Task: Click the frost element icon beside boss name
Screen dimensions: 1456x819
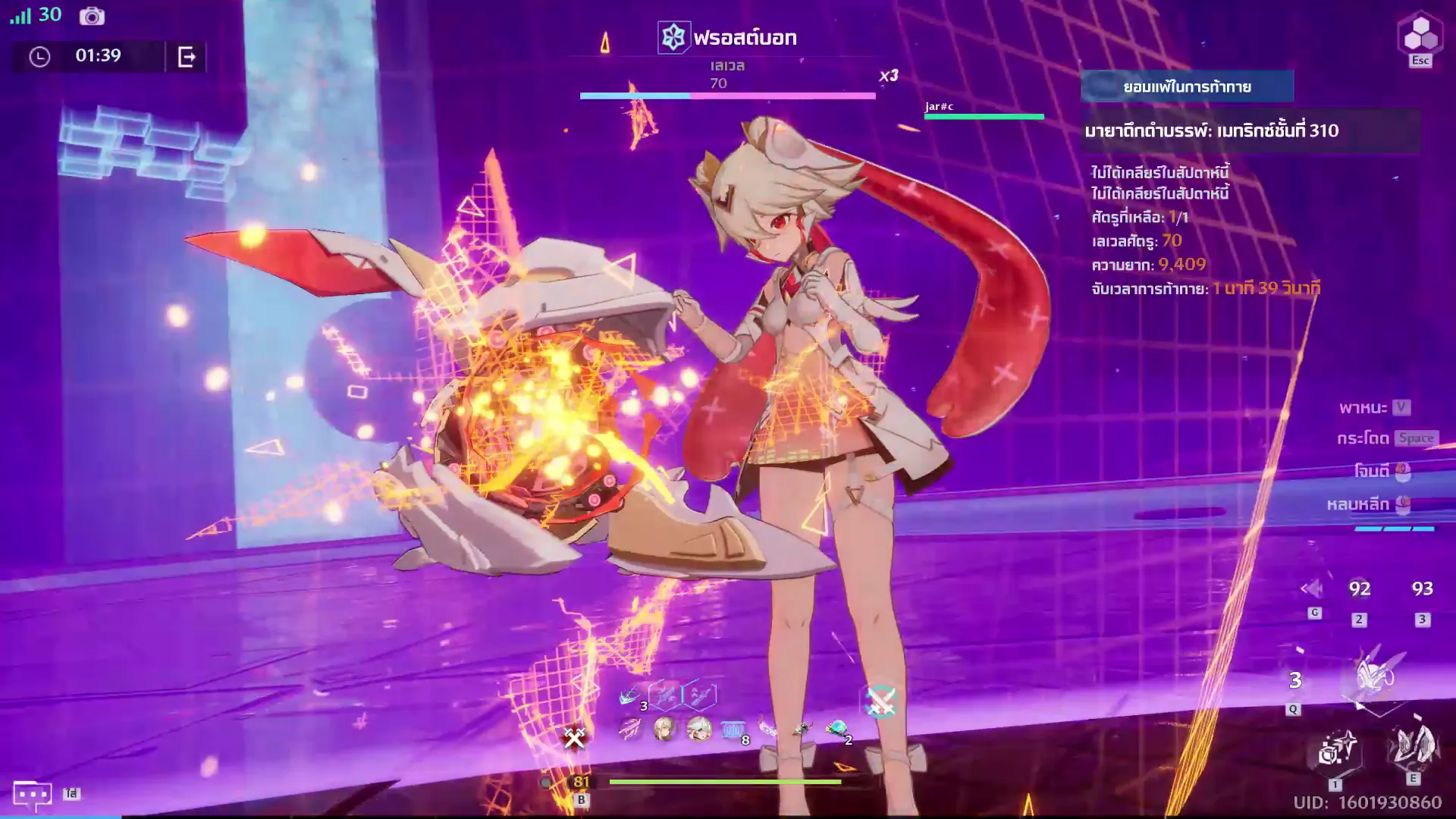Action: point(673,37)
